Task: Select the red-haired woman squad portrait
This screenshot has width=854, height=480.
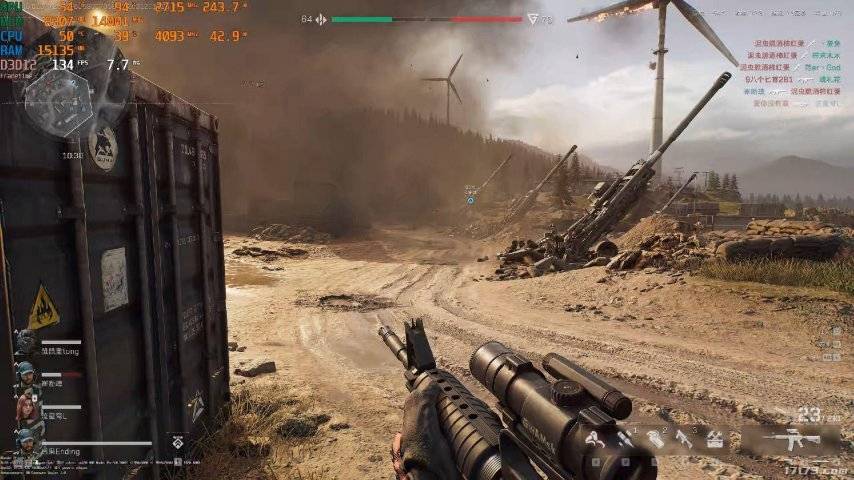Action: click(x=27, y=409)
